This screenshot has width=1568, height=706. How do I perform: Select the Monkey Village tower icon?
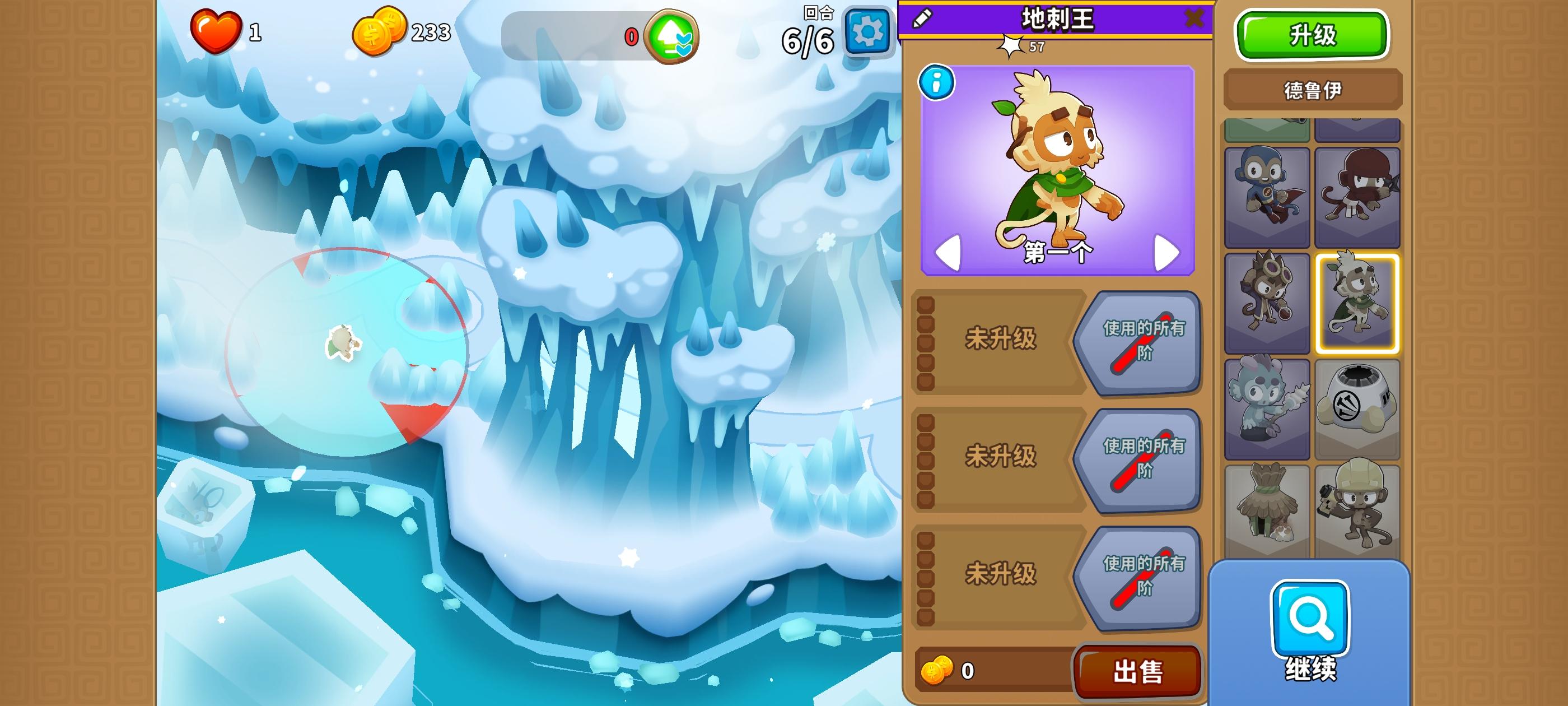pyautogui.click(x=1267, y=503)
